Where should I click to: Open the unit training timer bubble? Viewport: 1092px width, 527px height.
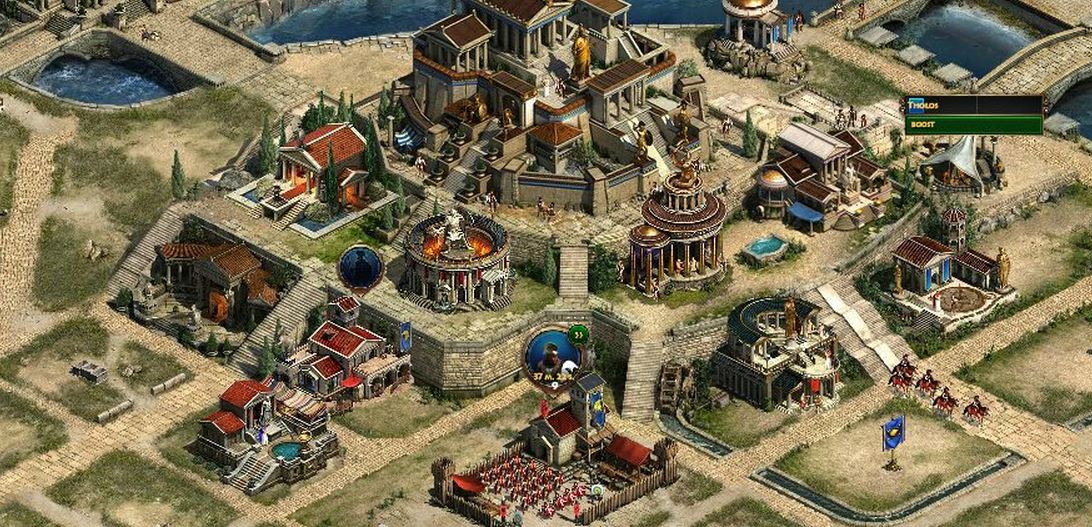point(552,353)
